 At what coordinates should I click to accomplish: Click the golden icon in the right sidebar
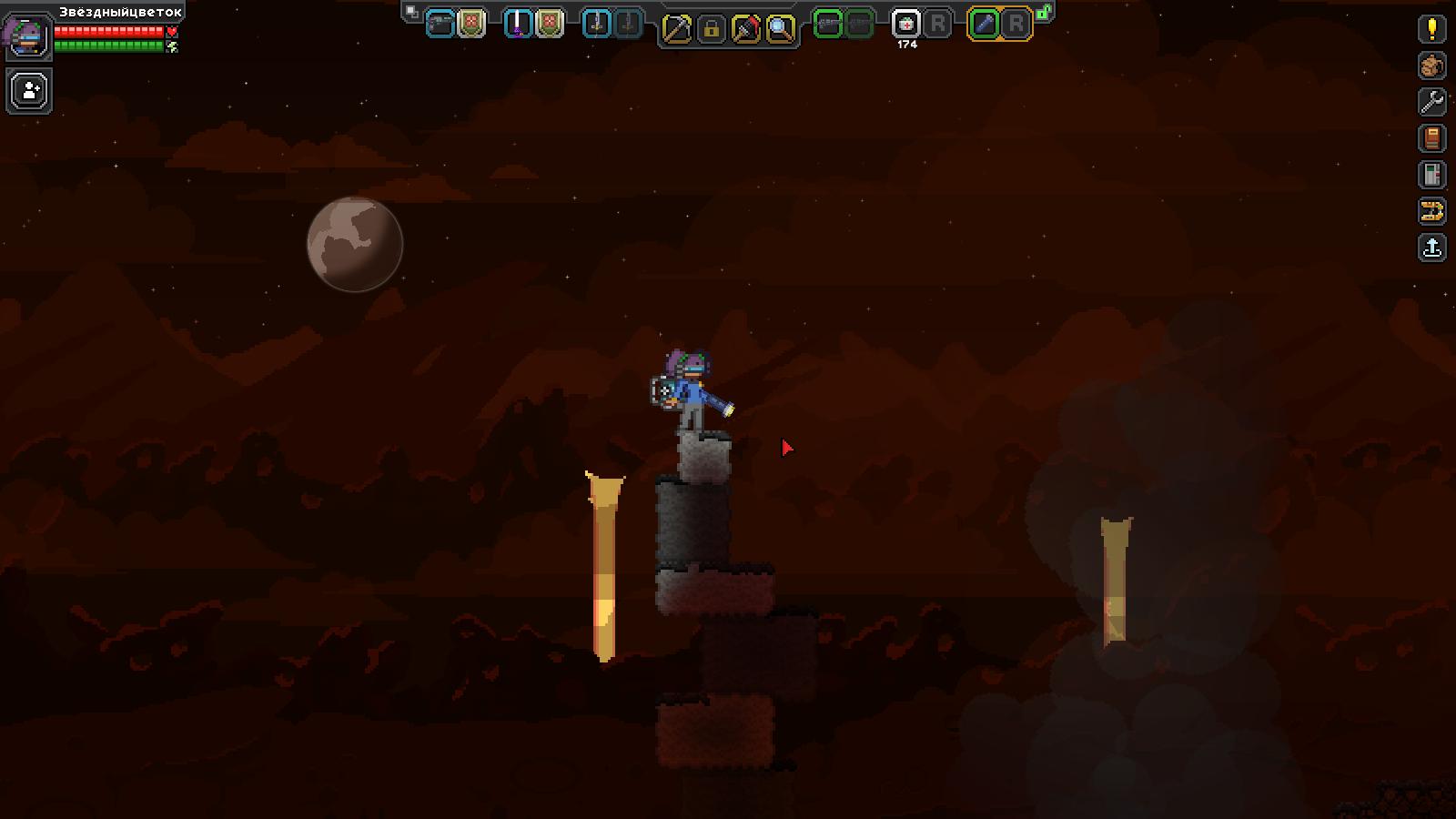pyautogui.click(x=1432, y=211)
